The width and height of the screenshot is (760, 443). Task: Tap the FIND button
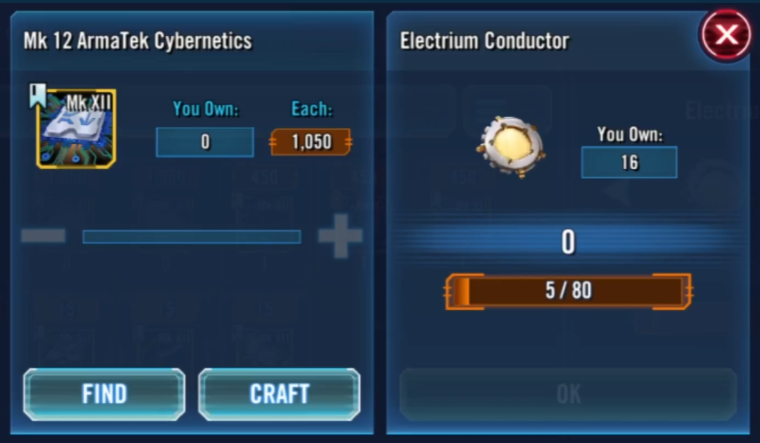point(104,393)
